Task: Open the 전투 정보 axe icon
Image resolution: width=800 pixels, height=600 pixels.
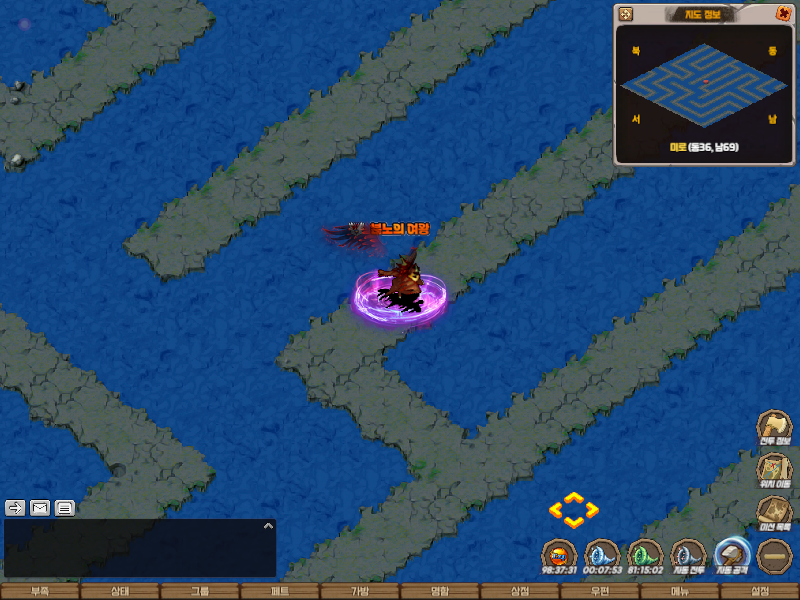Action: click(774, 427)
